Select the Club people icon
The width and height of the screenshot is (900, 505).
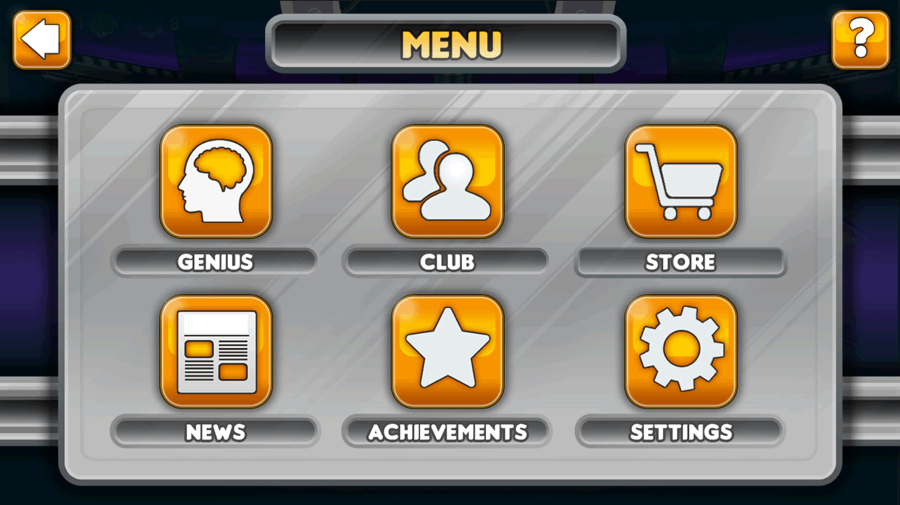tap(447, 181)
